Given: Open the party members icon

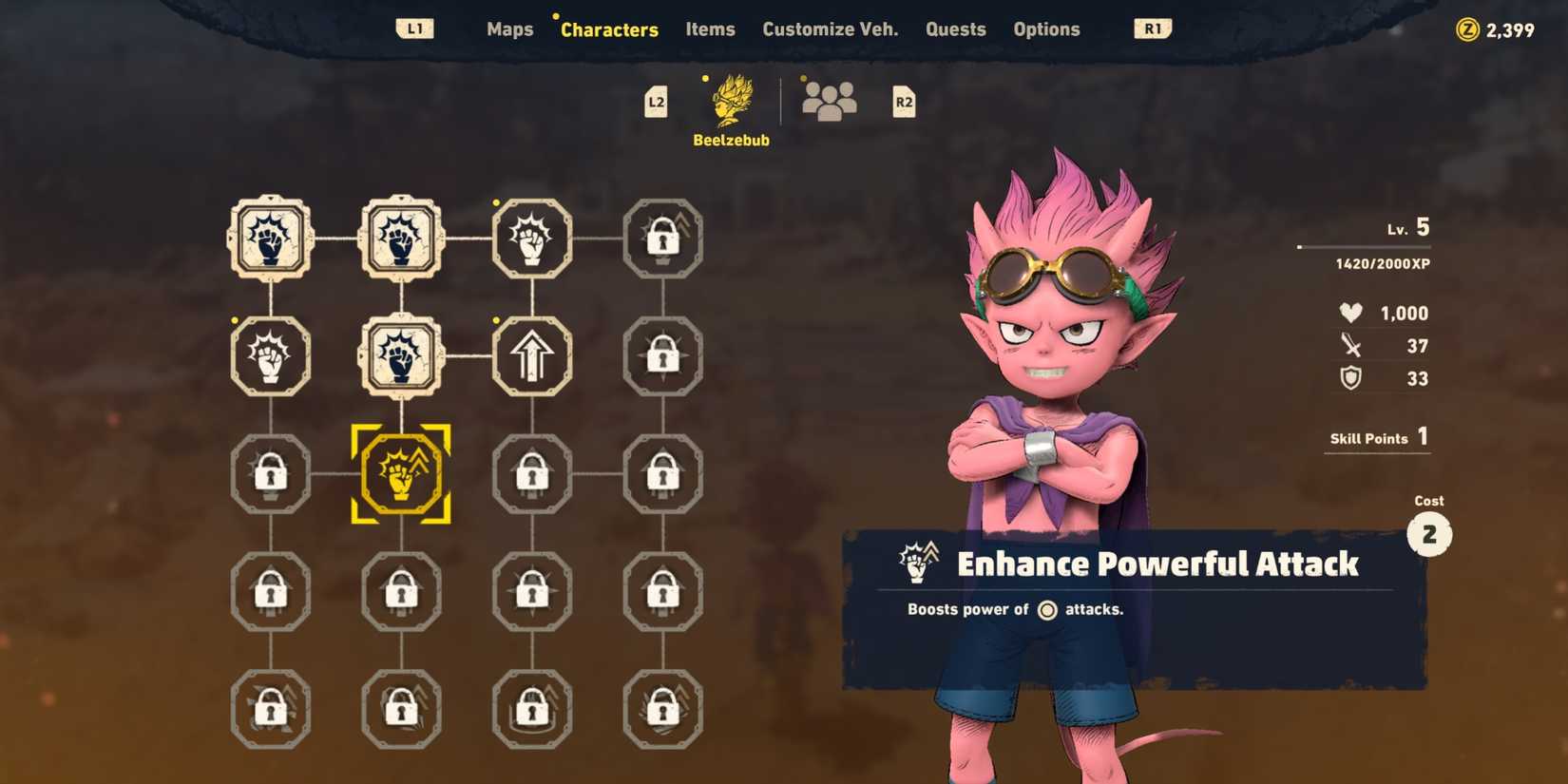Looking at the screenshot, I should [828, 98].
